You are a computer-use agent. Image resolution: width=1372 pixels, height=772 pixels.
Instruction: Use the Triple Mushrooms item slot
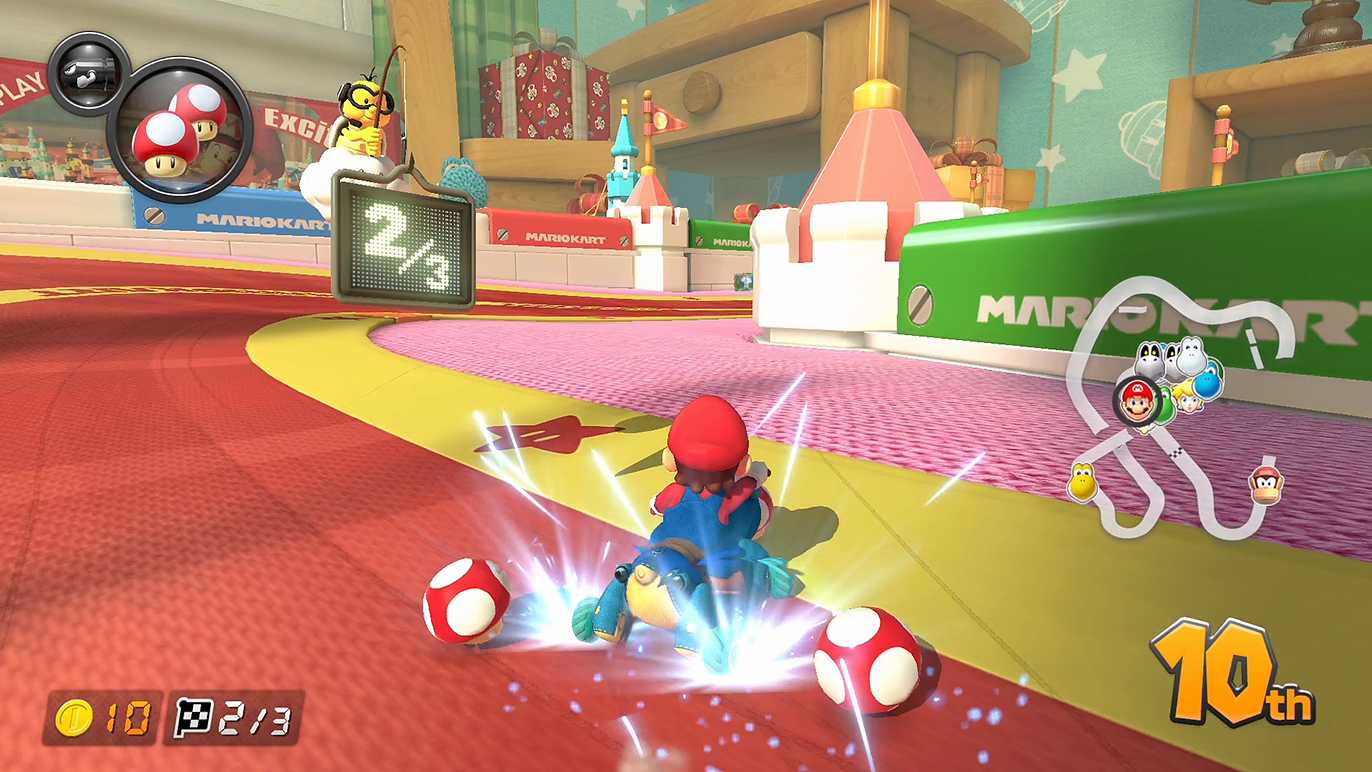tap(180, 129)
